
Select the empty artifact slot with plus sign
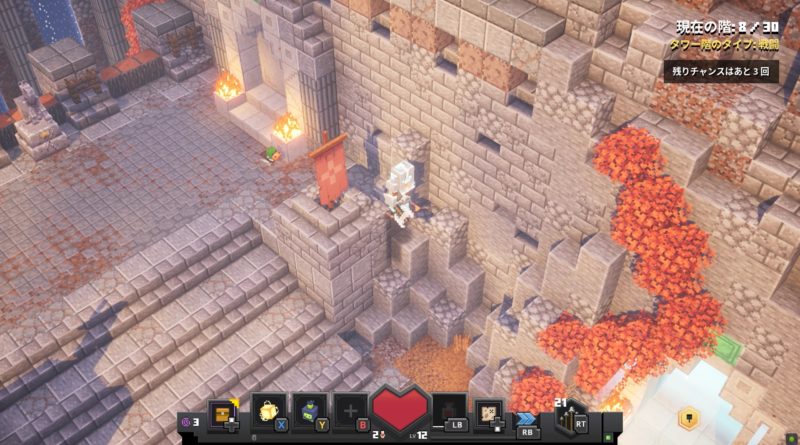[x=351, y=411]
